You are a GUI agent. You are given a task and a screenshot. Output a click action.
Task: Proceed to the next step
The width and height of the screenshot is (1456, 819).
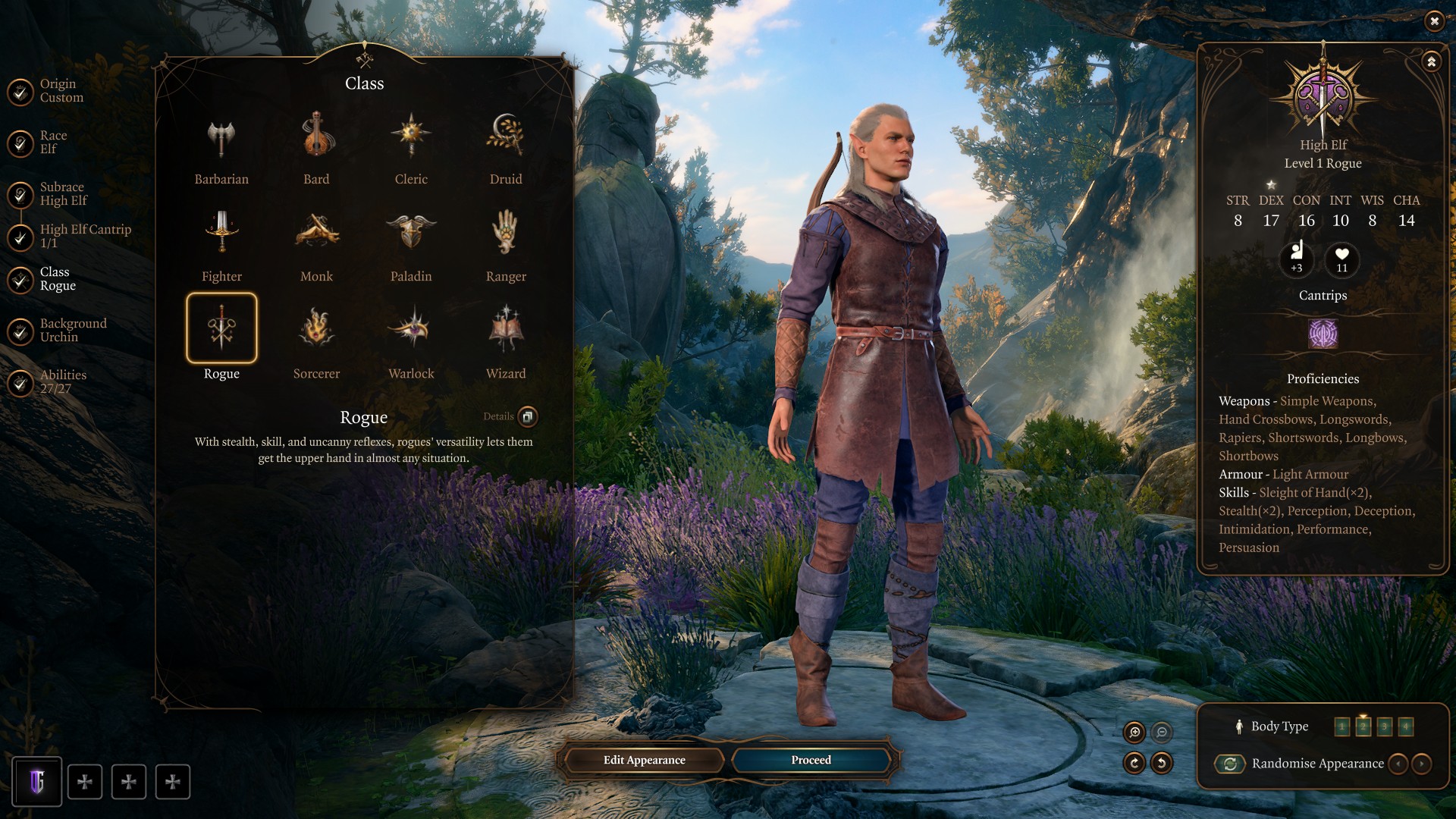click(x=811, y=760)
